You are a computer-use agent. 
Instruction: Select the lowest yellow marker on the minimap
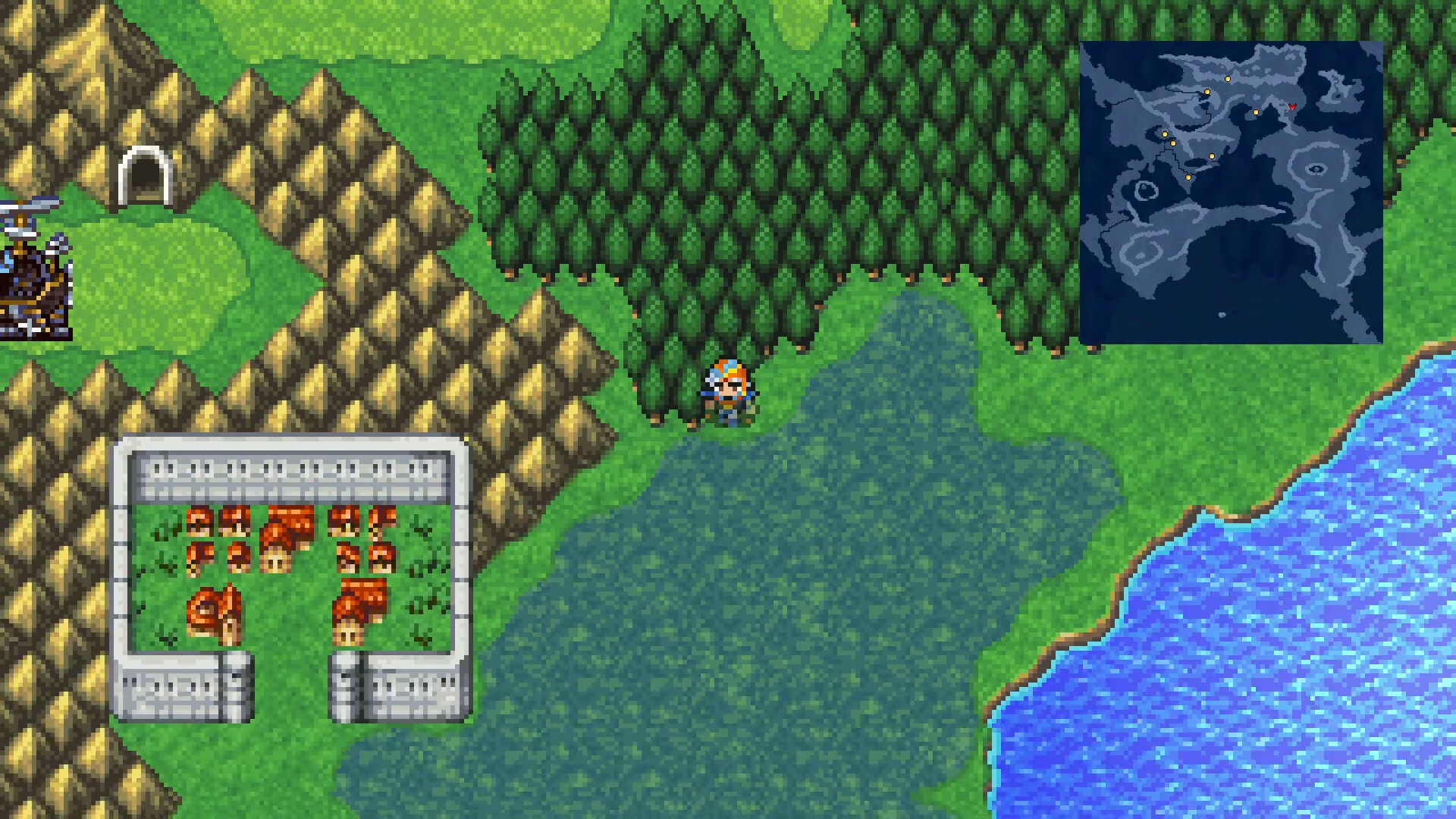1188,177
